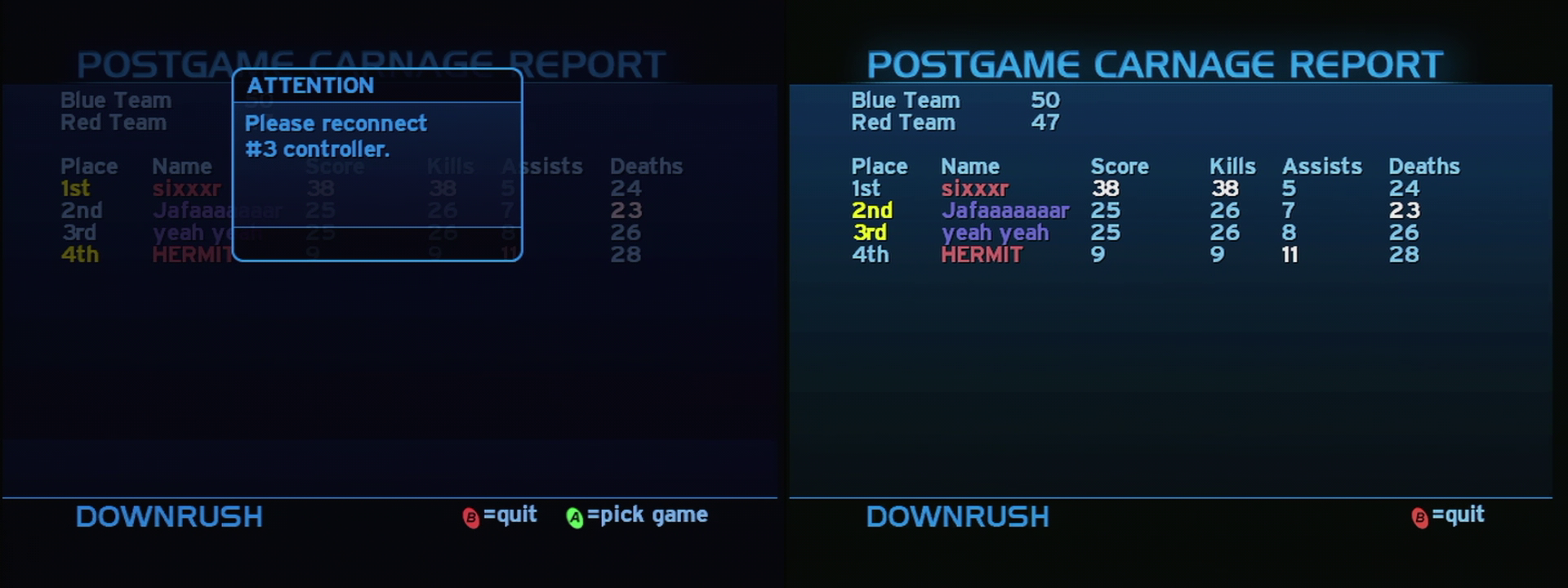Image resolution: width=1568 pixels, height=588 pixels.
Task: Click the DOWNRUSH label on left screen
Action: pyautogui.click(x=167, y=516)
